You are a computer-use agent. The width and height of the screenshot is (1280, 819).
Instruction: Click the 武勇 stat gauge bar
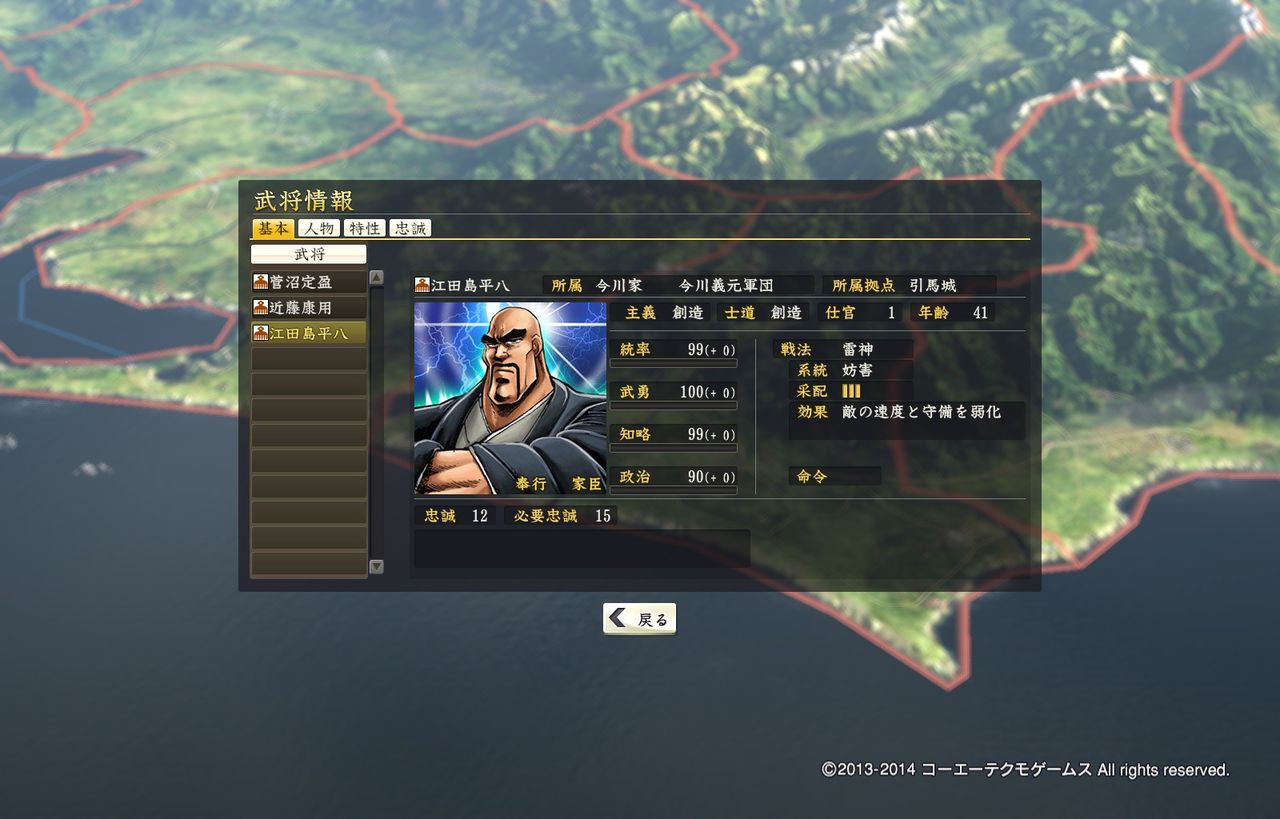(675, 404)
